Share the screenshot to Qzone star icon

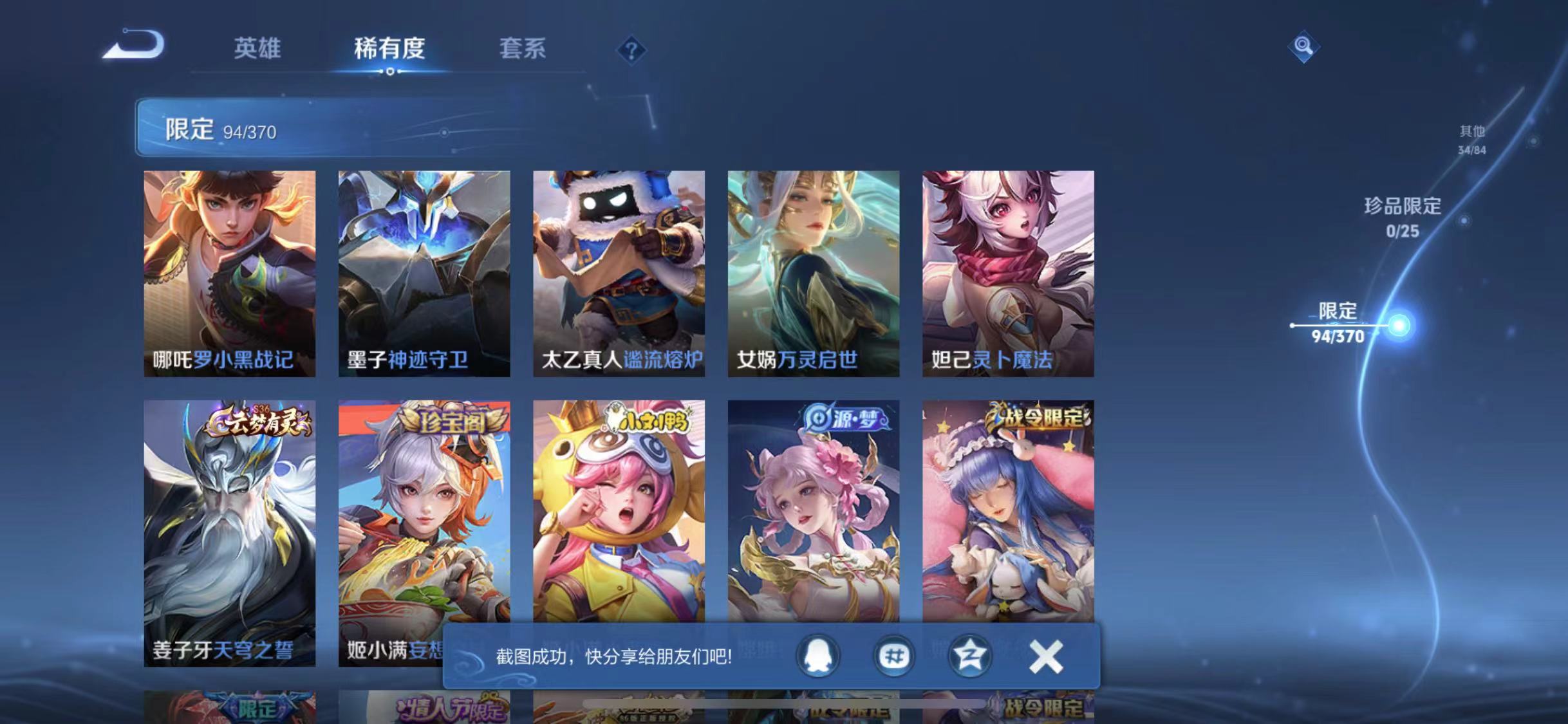point(969,656)
